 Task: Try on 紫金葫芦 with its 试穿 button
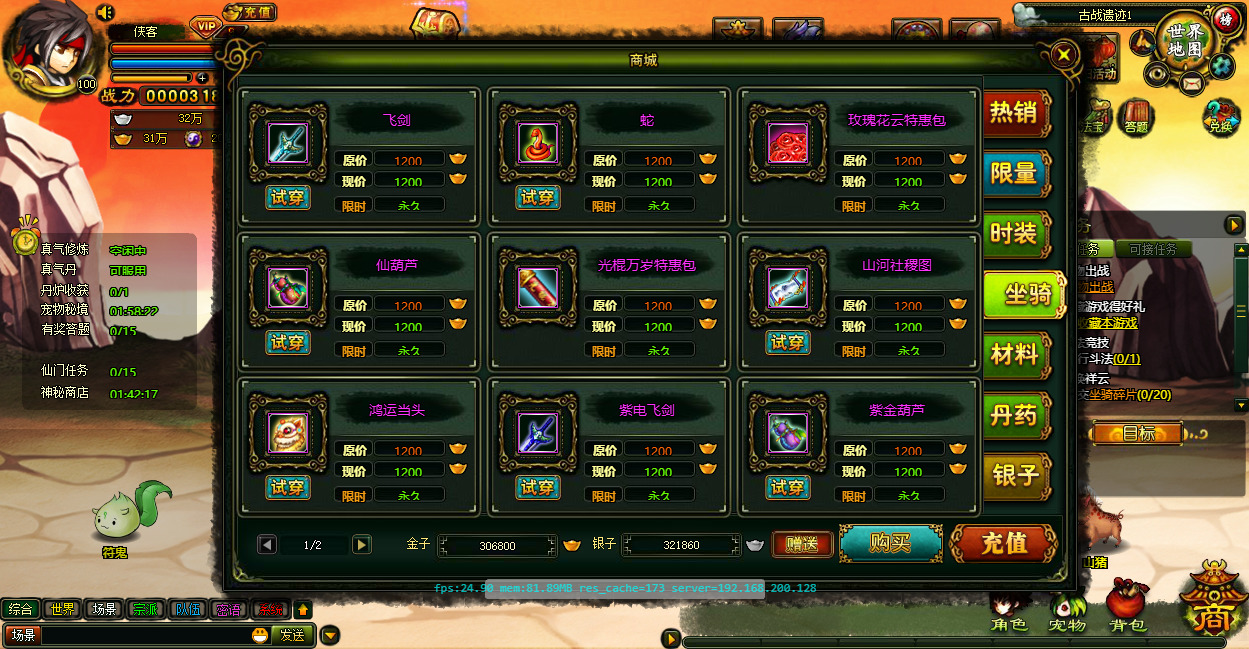click(x=788, y=487)
